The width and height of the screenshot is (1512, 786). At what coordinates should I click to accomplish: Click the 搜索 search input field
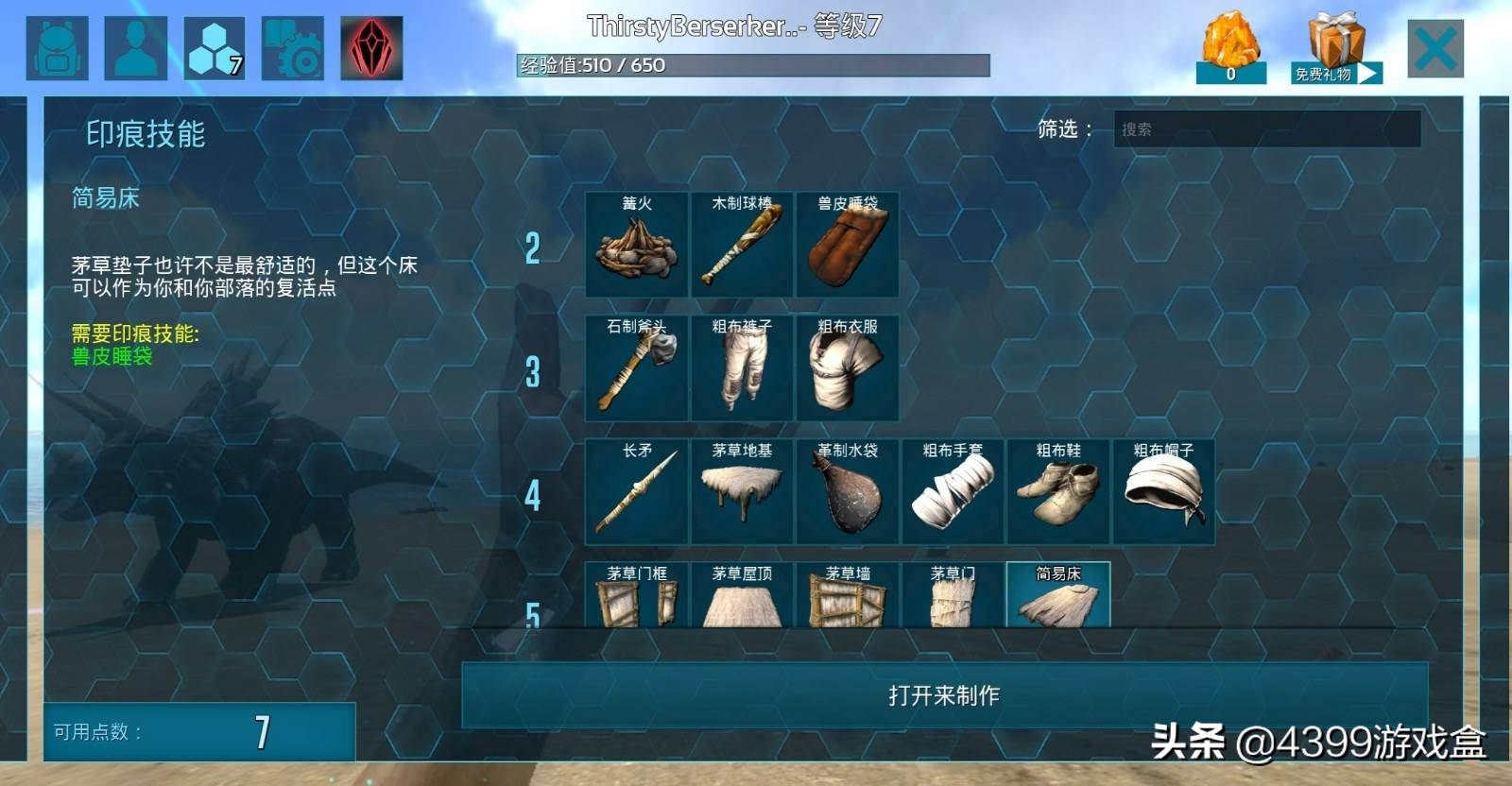(x=1266, y=129)
